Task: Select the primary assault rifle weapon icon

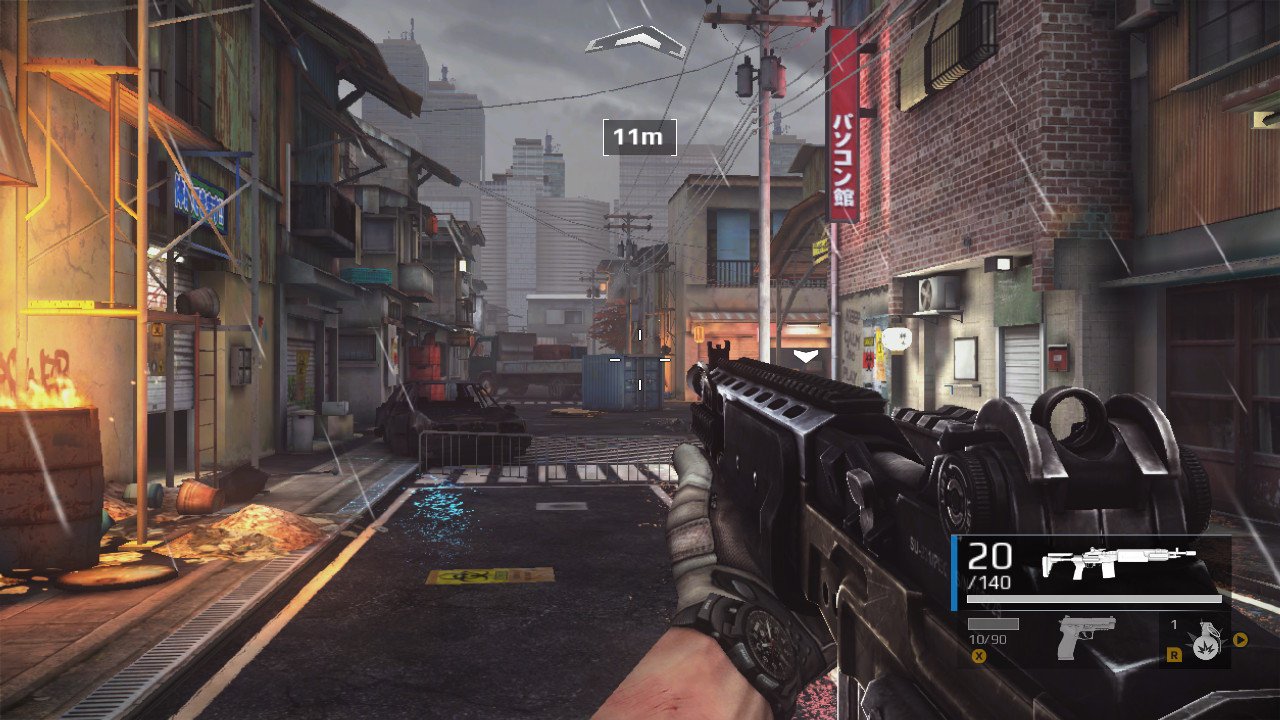Action: pyautogui.click(x=1118, y=562)
